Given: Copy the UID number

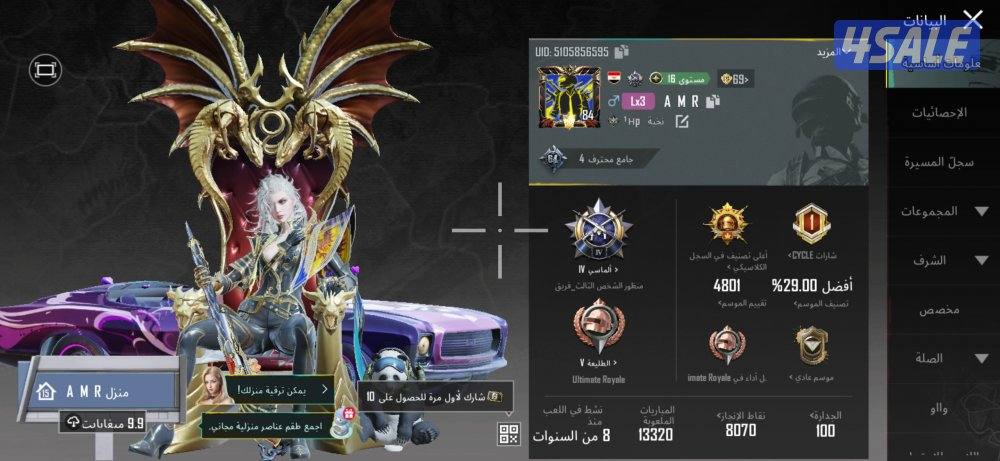Looking at the screenshot, I should 622,51.
